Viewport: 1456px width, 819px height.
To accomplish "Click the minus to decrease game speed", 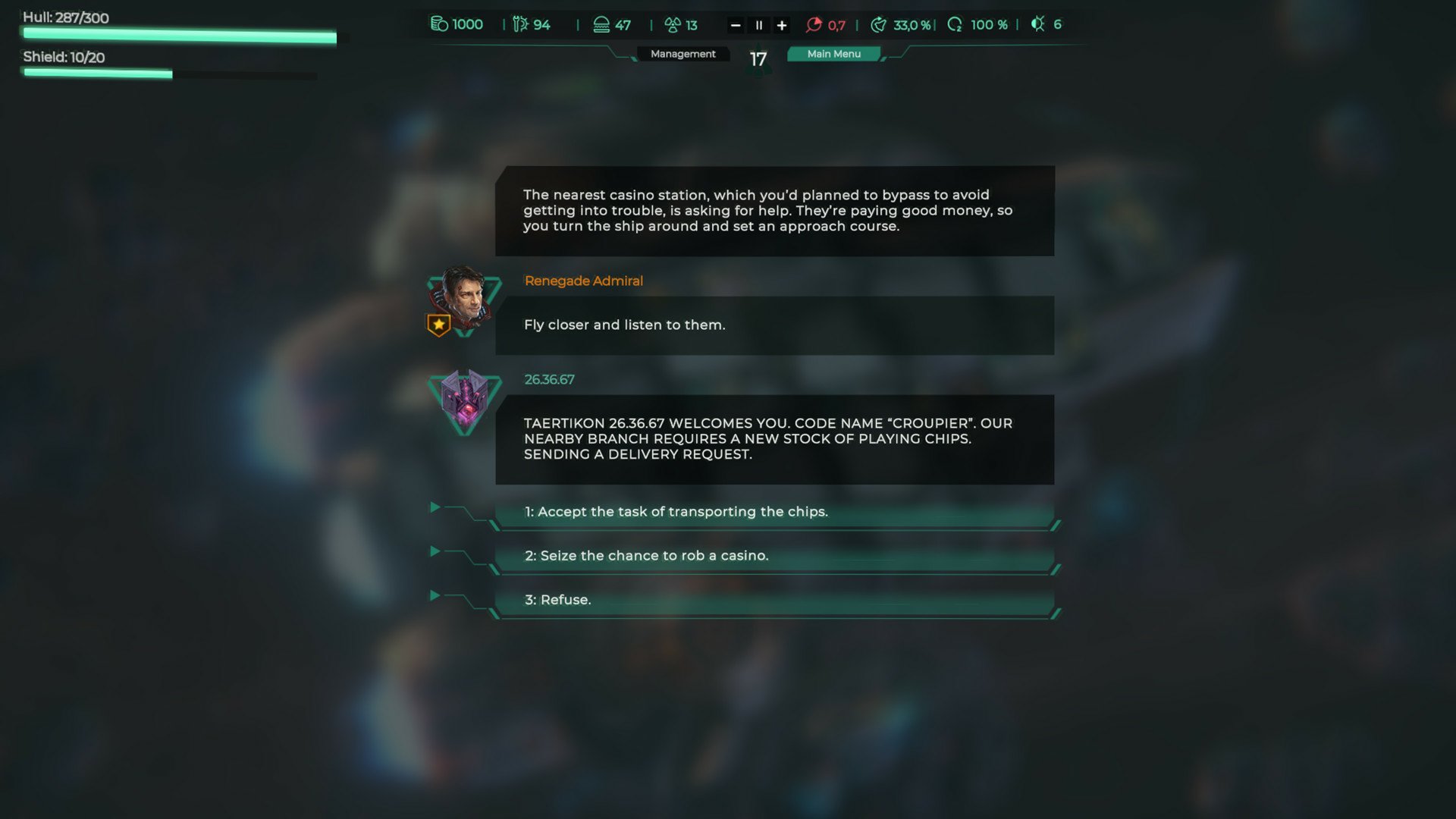I will point(734,24).
